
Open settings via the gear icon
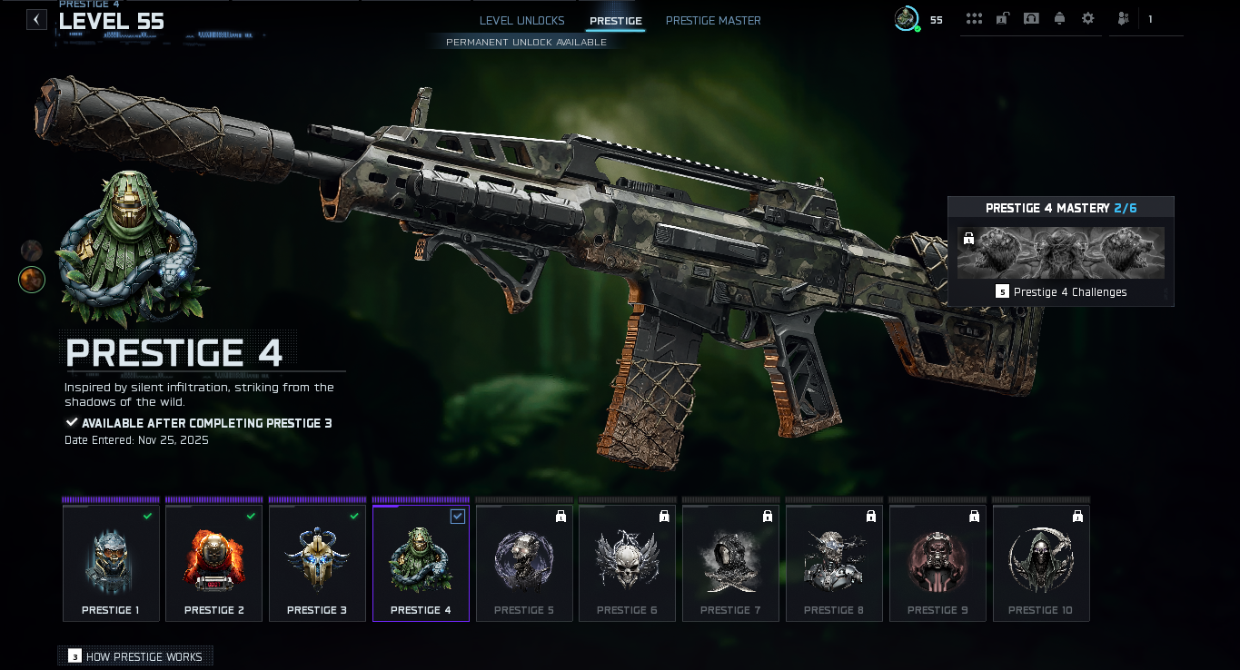(x=1088, y=19)
